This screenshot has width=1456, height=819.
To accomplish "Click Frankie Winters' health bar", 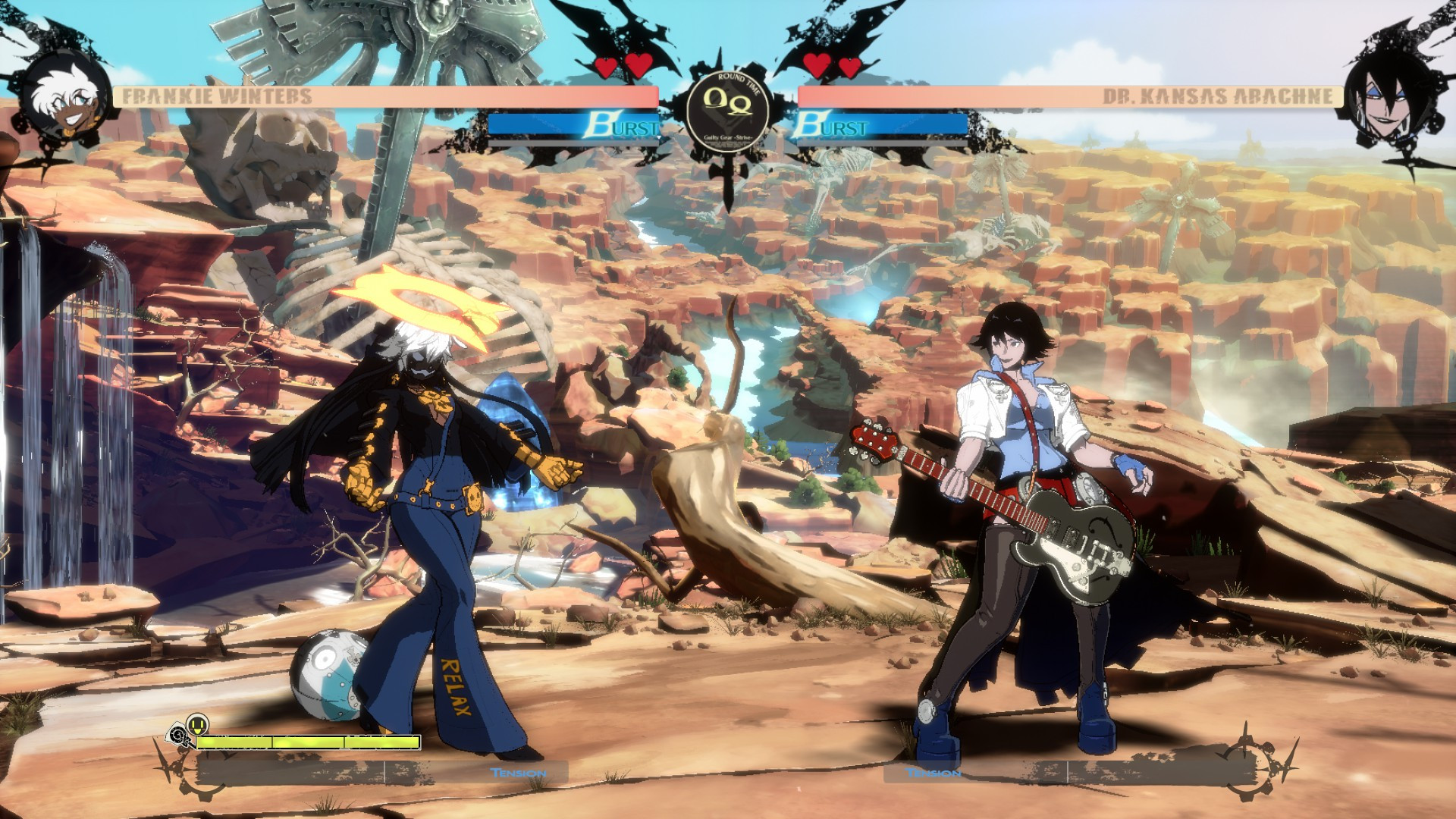I will pyautogui.click(x=417, y=96).
